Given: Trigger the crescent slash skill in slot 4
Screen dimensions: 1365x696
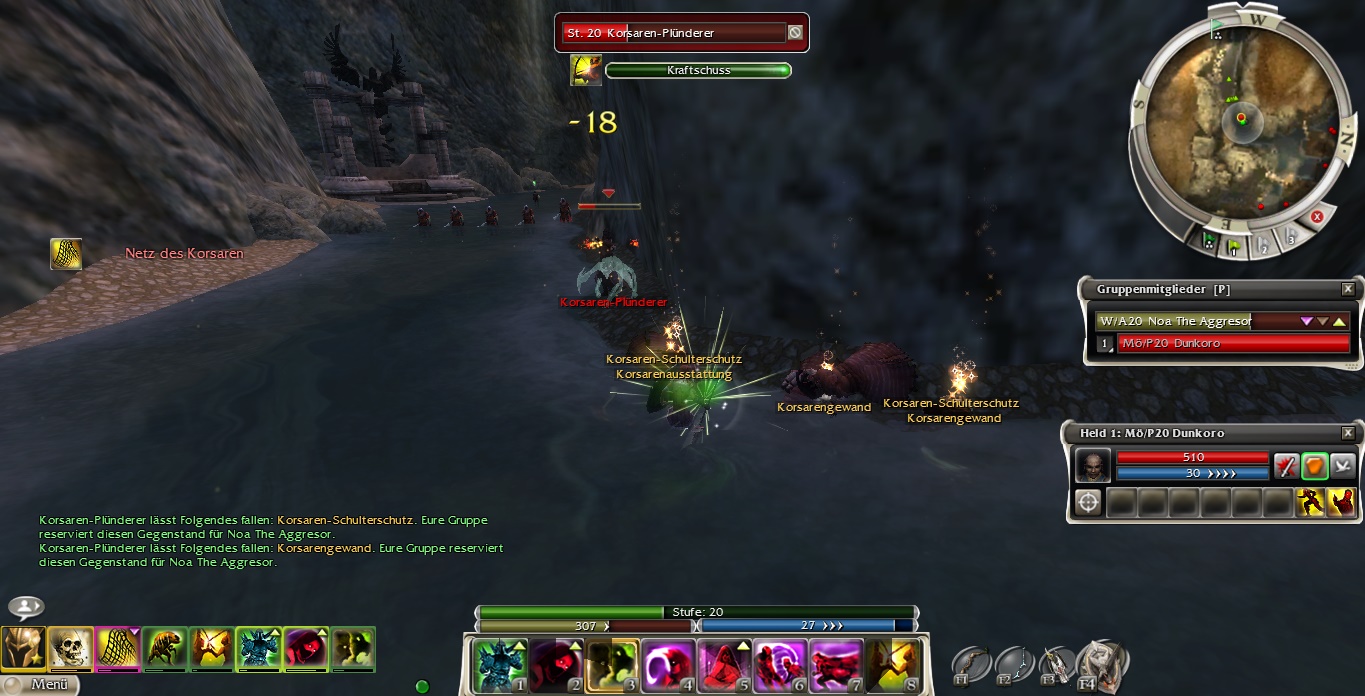Looking at the screenshot, I should pyautogui.click(x=665, y=665).
